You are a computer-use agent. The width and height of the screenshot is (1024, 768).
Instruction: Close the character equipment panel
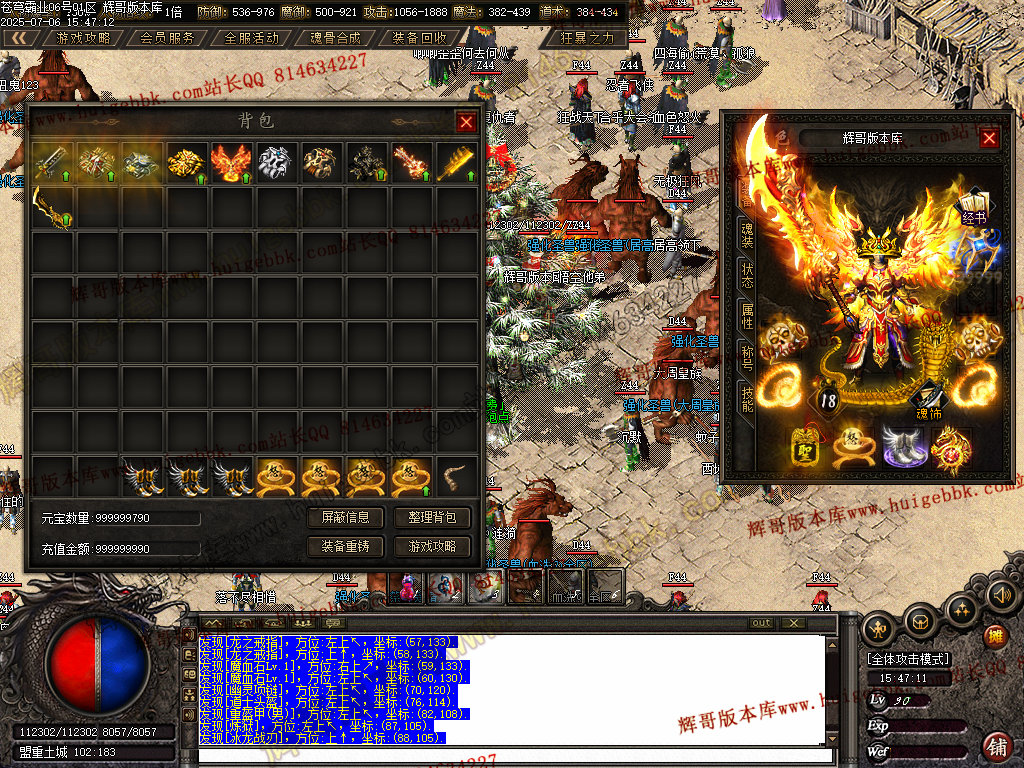coord(989,138)
